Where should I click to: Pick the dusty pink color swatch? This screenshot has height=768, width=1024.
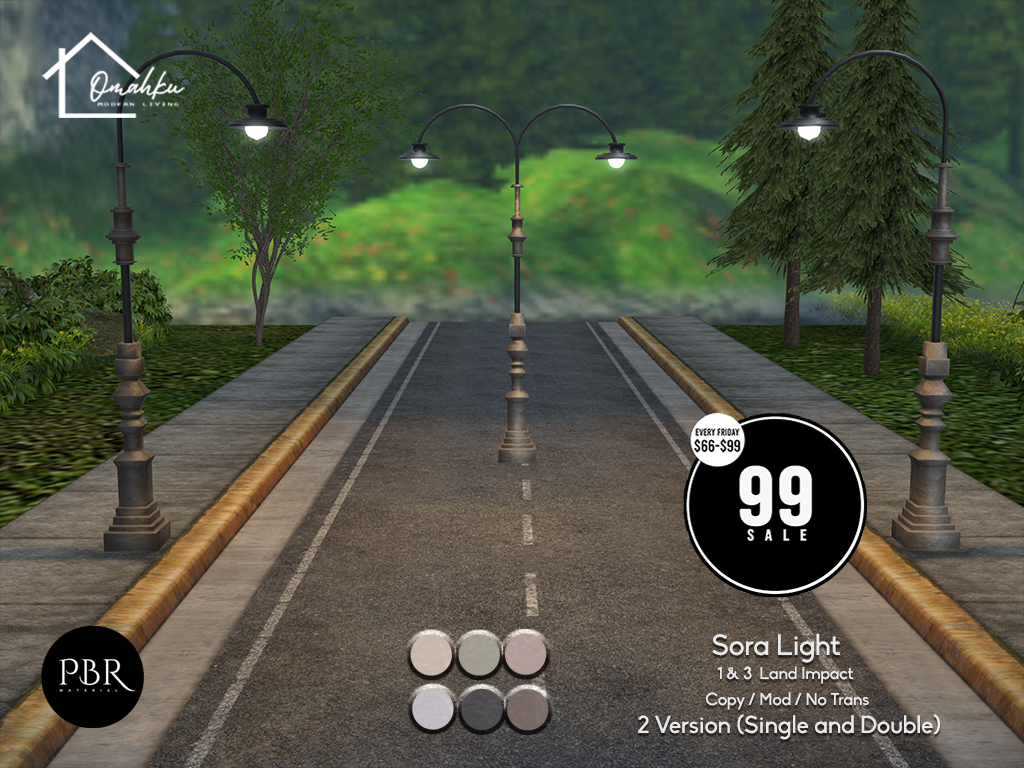coord(526,654)
